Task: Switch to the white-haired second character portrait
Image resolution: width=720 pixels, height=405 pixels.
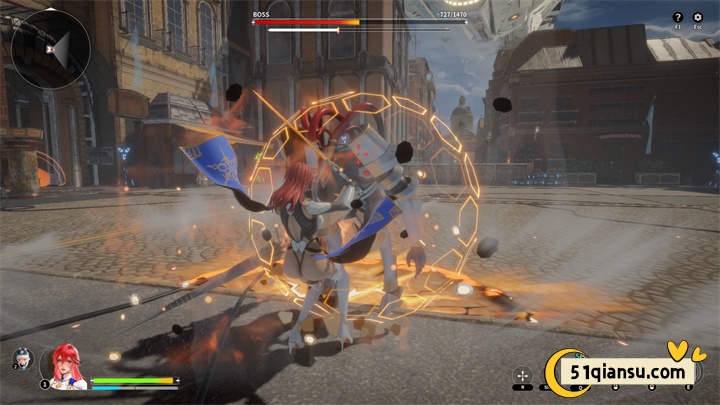Action: 21,357
